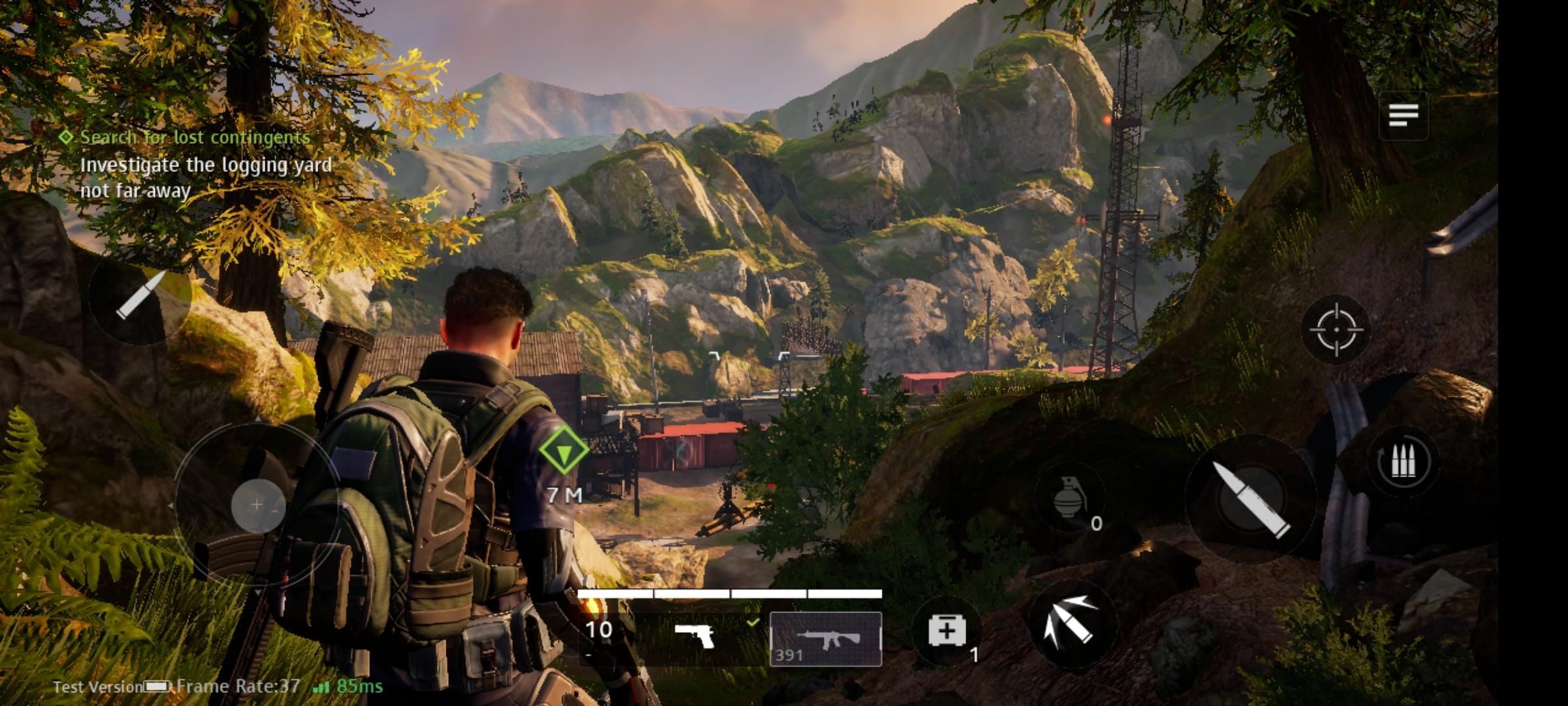
Task: Open the Search for lost contingents objective
Action: click(195, 137)
